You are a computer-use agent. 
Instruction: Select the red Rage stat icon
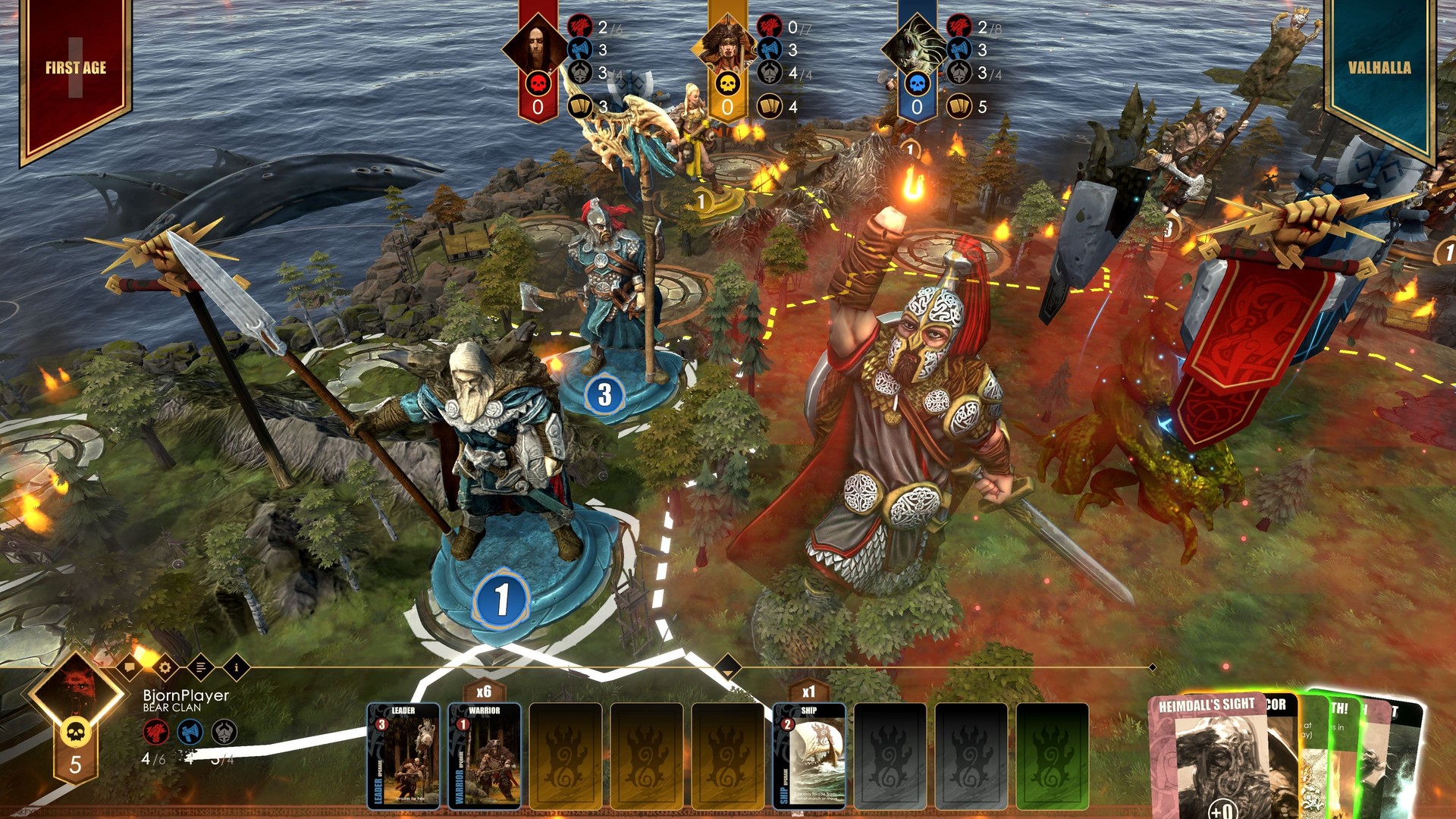(158, 732)
